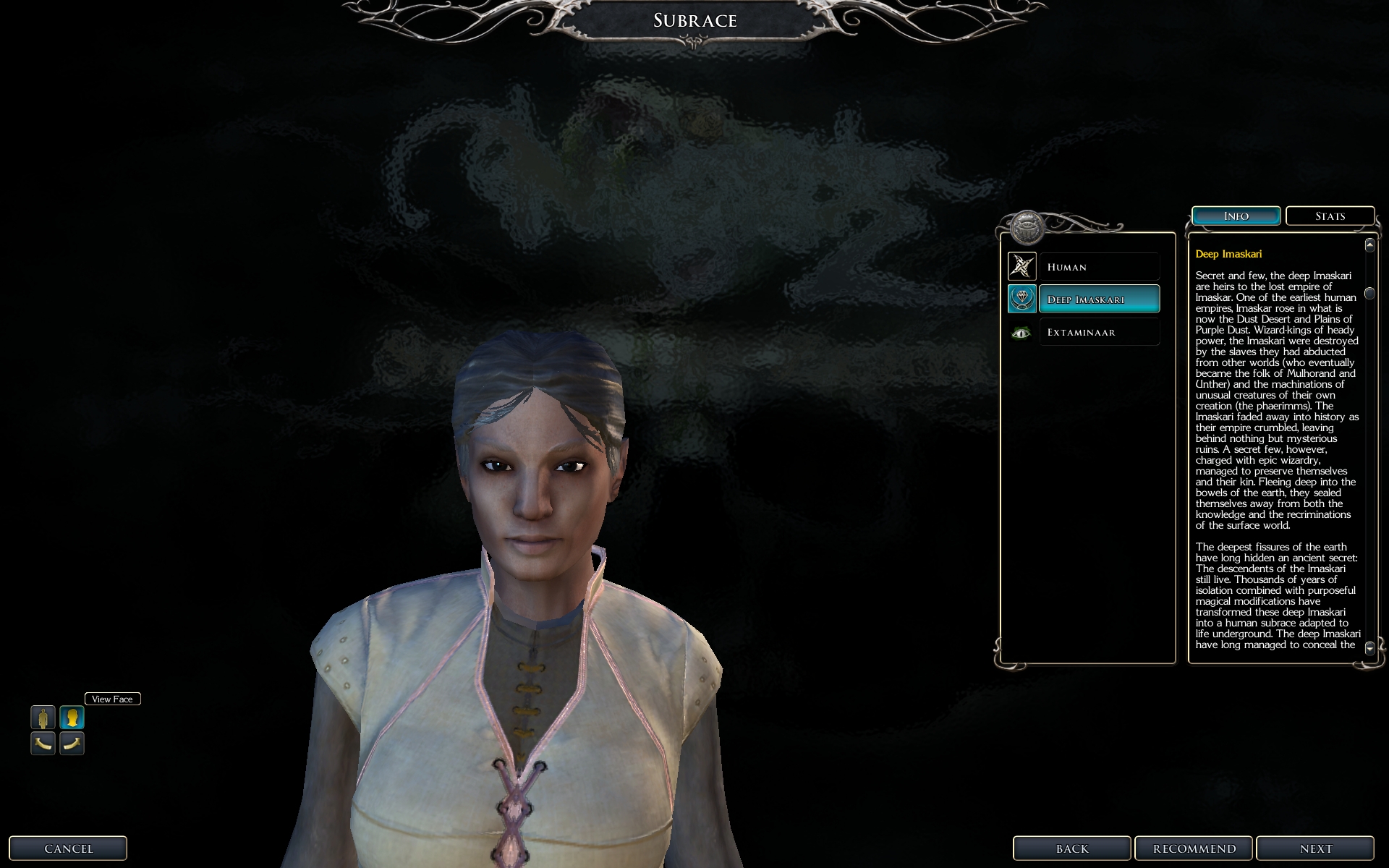Switch to the Stats tab
1389x868 pixels.
[1330, 216]
